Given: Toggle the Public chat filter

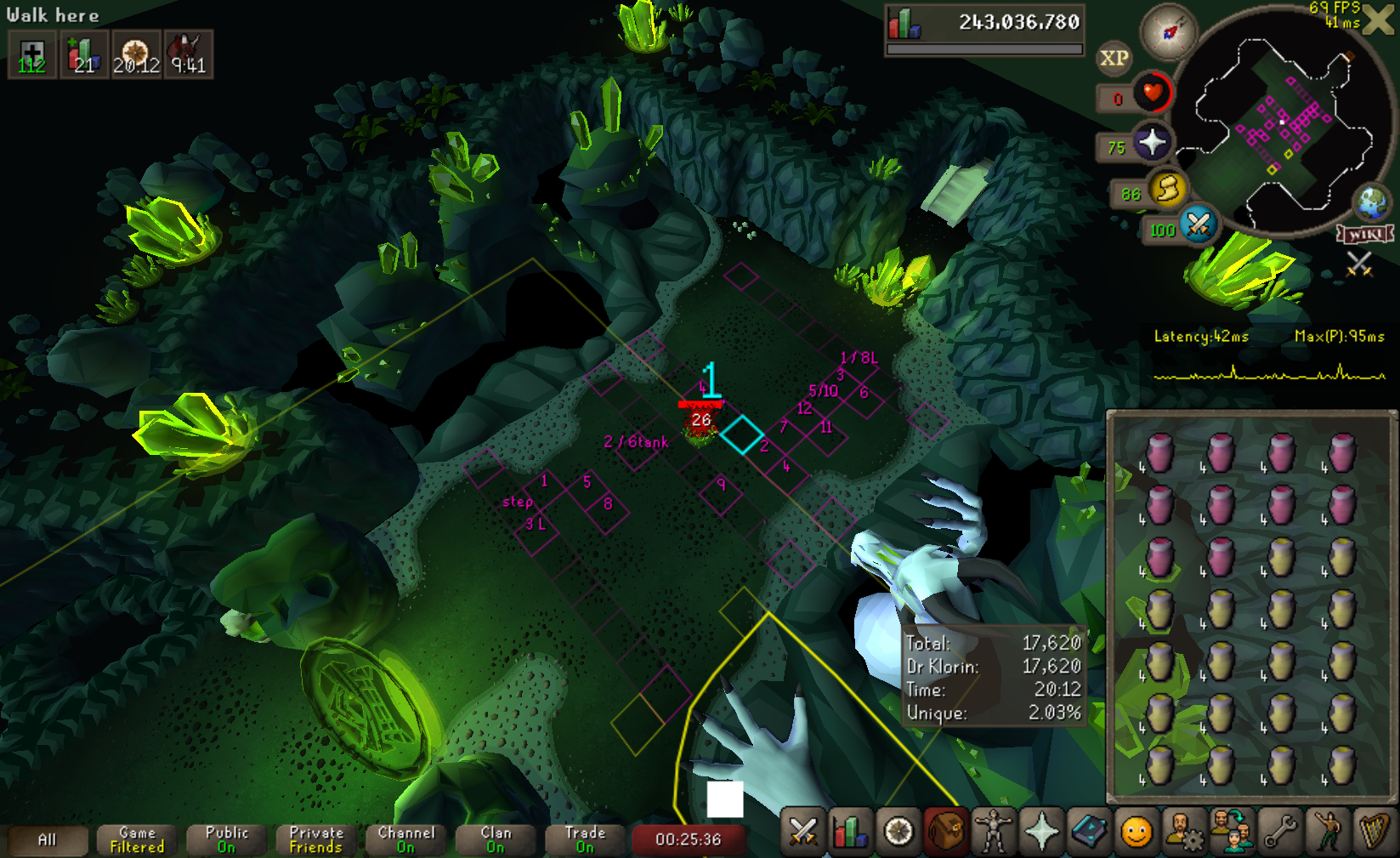Looking at the screenshot, I should coord(226,839).
